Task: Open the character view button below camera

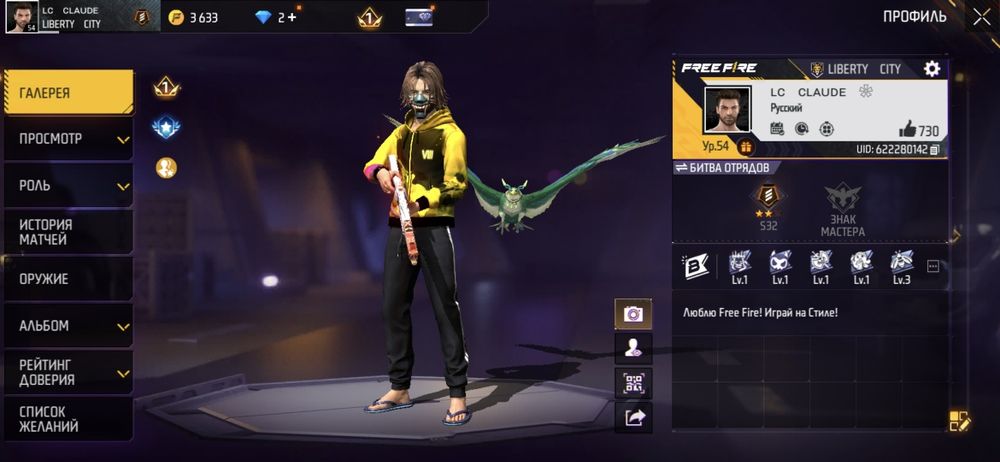Action: (x=633, y=348)
